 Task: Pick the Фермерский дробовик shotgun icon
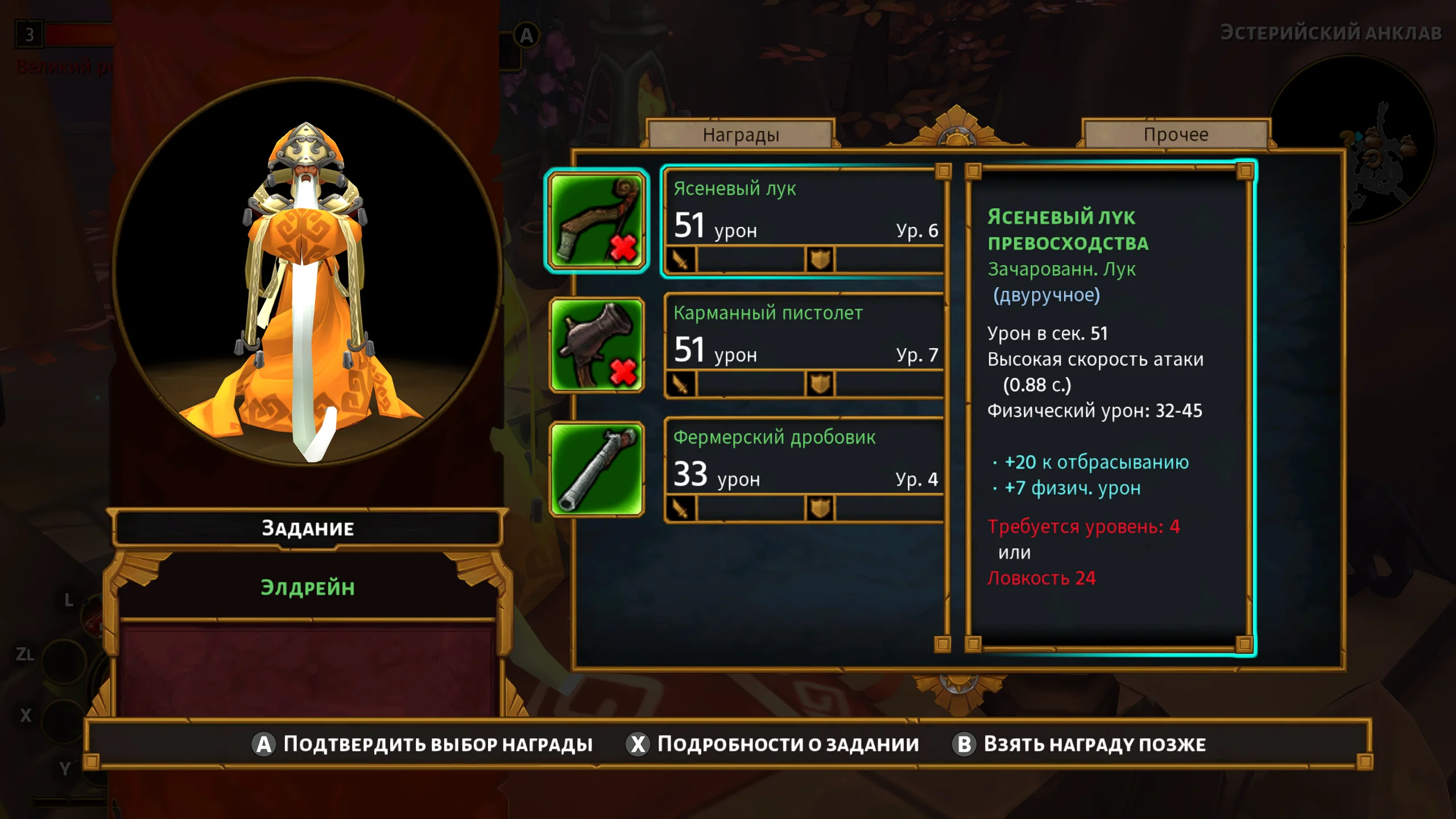click(597, 470)
